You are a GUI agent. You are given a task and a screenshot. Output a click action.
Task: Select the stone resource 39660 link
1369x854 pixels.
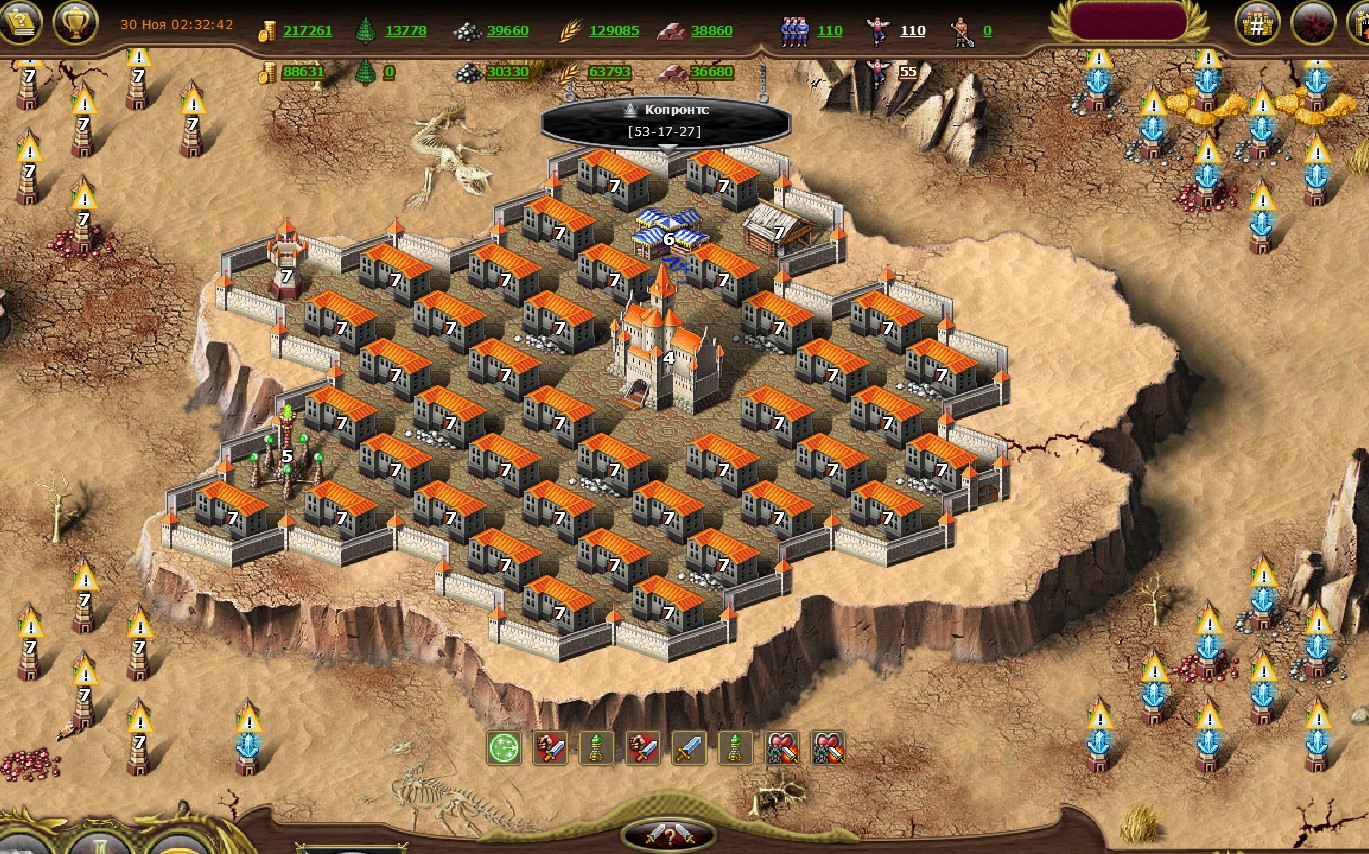click(x=507, y=31)
